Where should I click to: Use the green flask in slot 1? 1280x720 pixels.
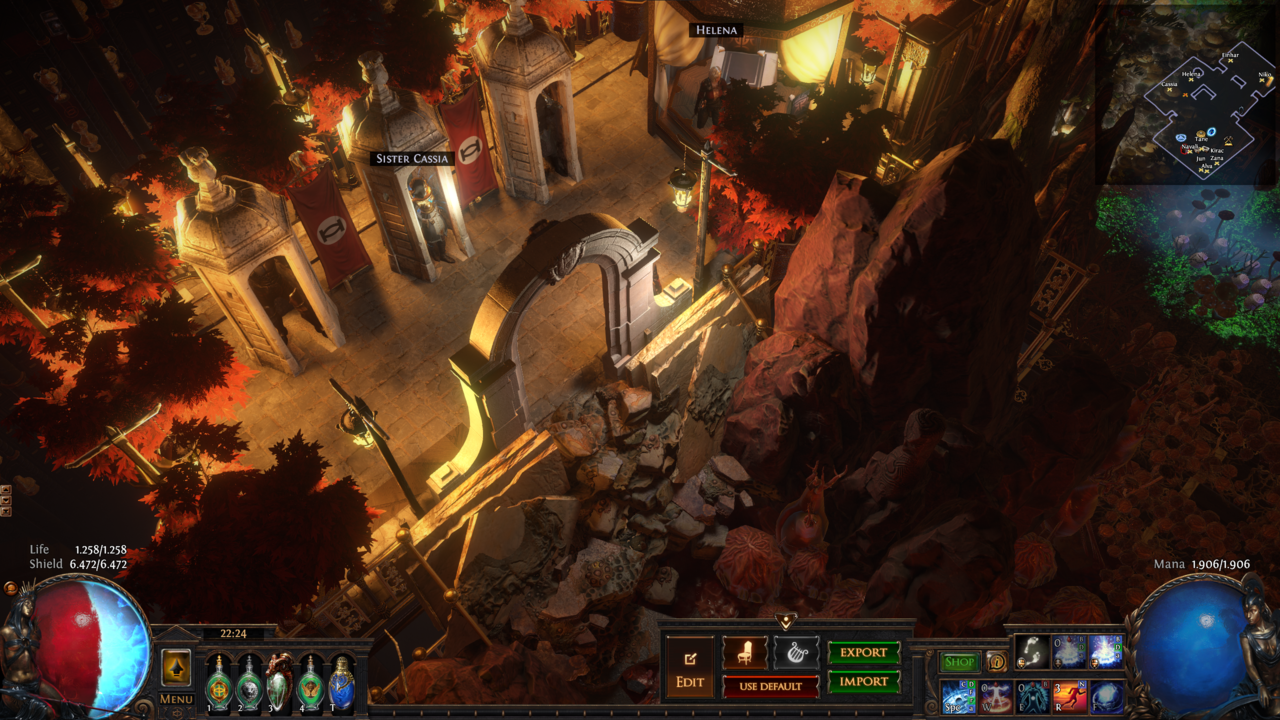click(218, 683)
